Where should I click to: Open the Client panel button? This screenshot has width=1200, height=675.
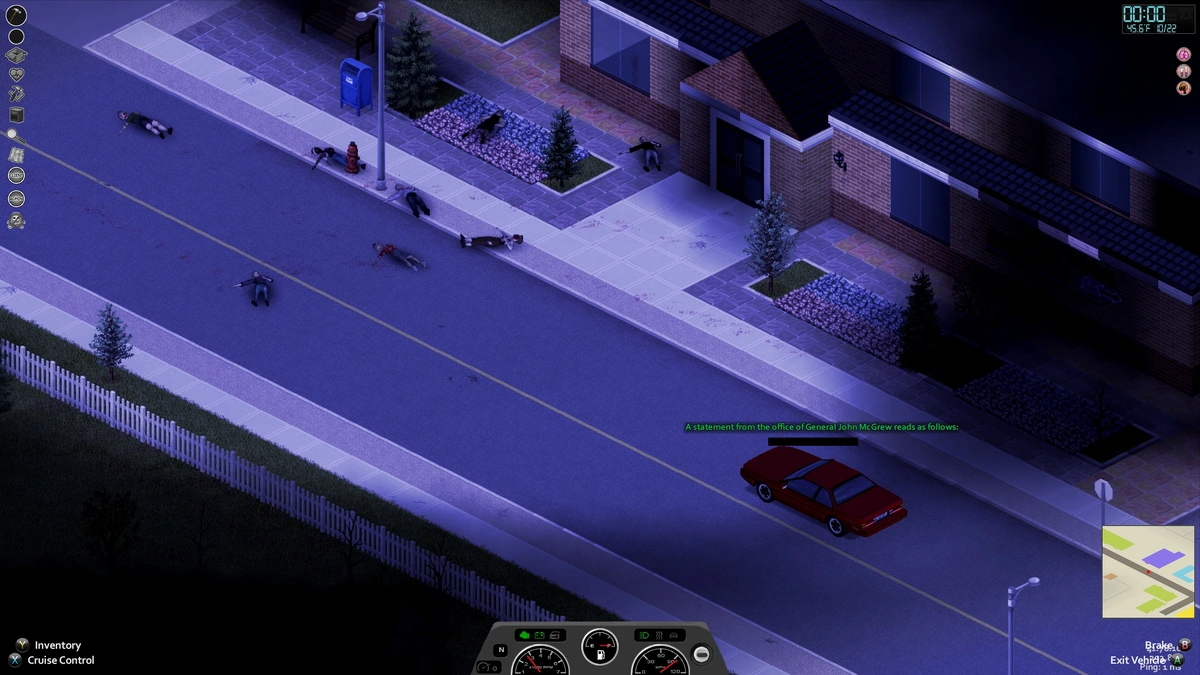pos(16,176)
